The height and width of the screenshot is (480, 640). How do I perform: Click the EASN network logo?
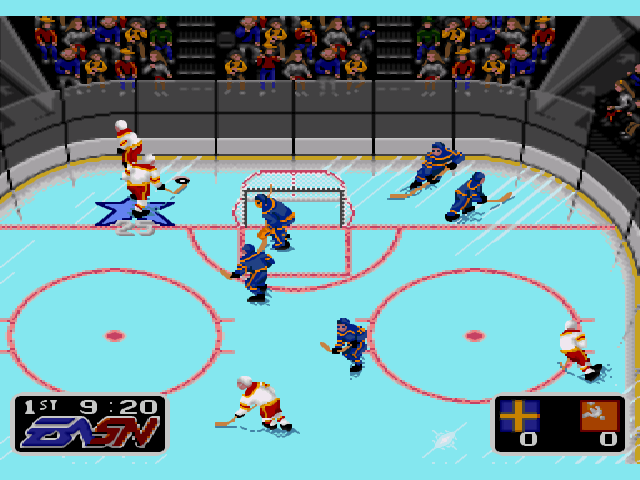88,433
